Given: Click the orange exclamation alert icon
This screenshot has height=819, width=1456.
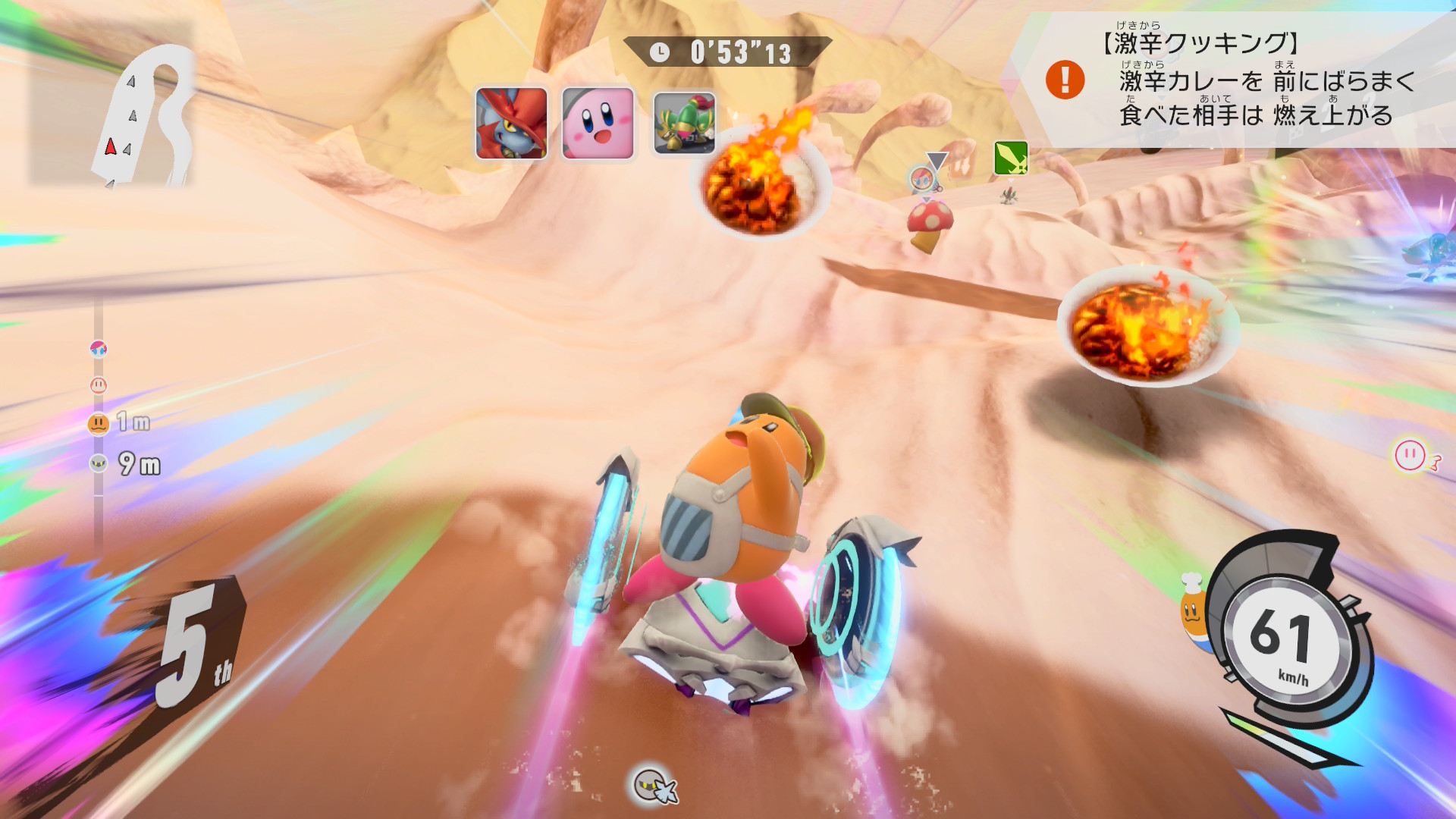Looking at the screenshot, I should 1065,80.
